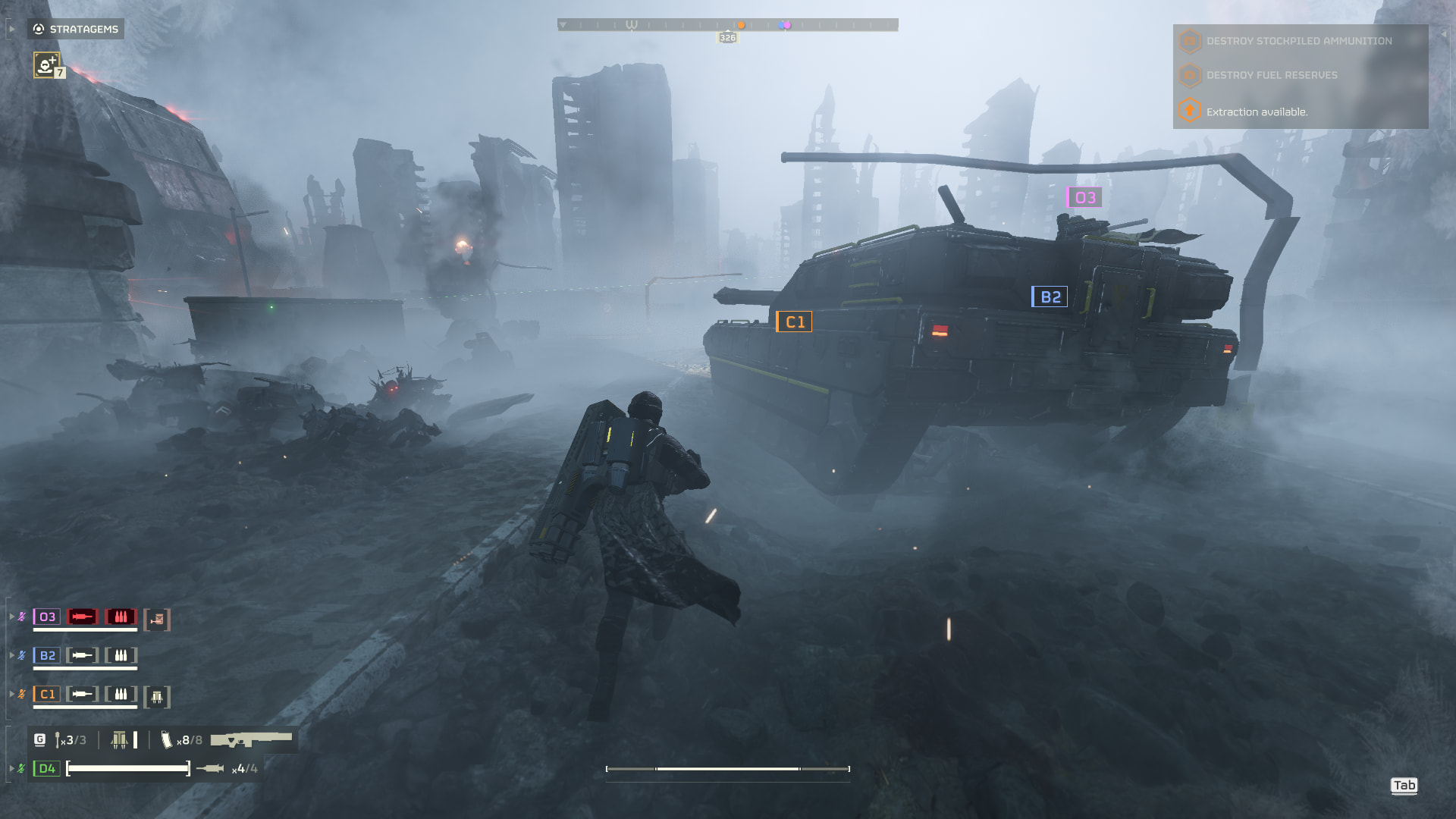Open the Stratagems panel header
This screenshot has width=1456, height=819.
[76, 29]
